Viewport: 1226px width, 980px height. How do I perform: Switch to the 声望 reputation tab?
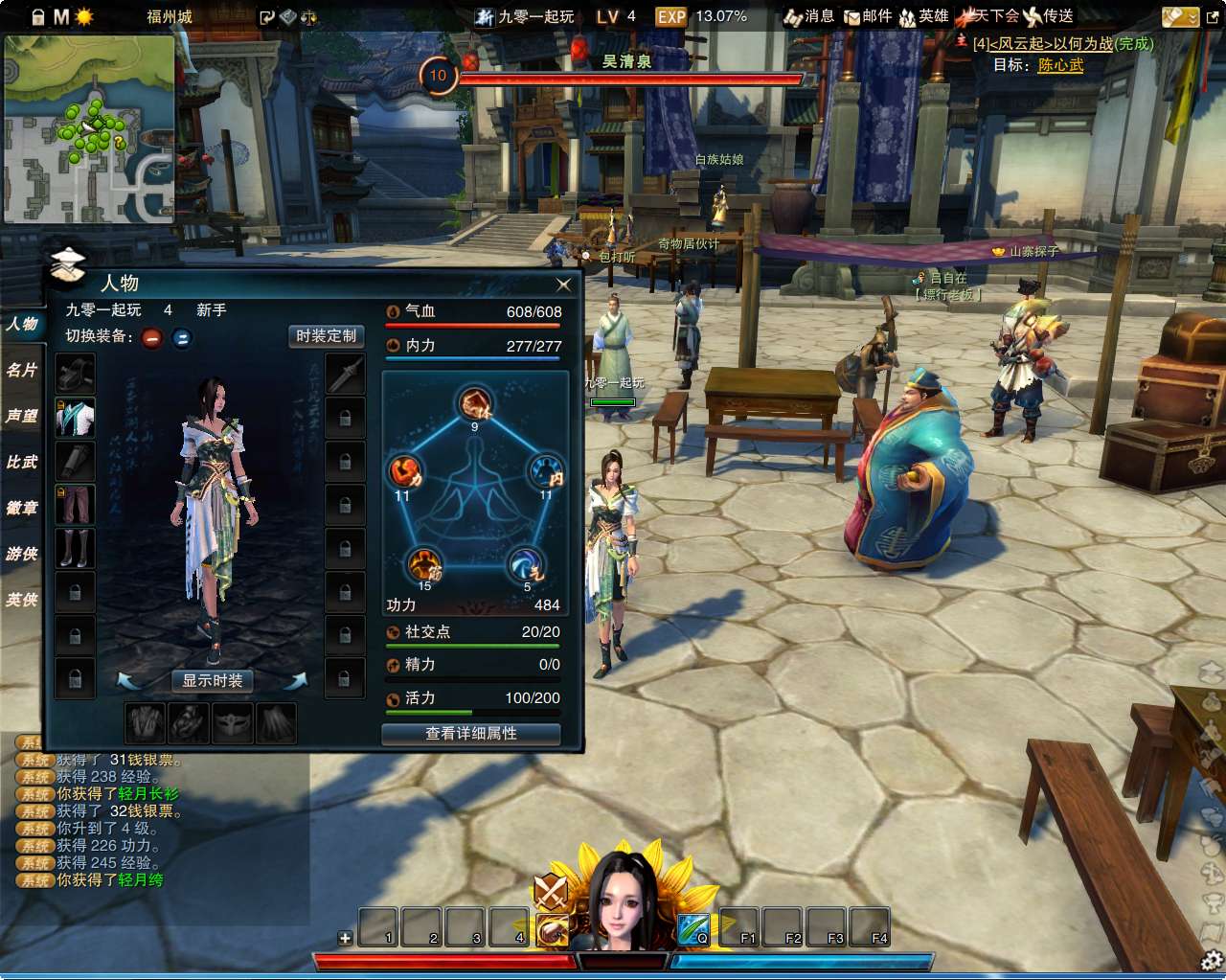pos(22,416)
